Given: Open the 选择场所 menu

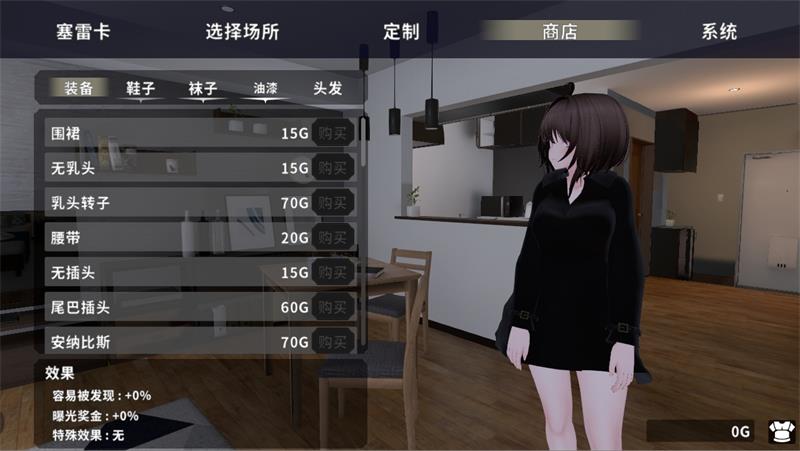Looking at the screenshot, I should [x=242, y=31].
